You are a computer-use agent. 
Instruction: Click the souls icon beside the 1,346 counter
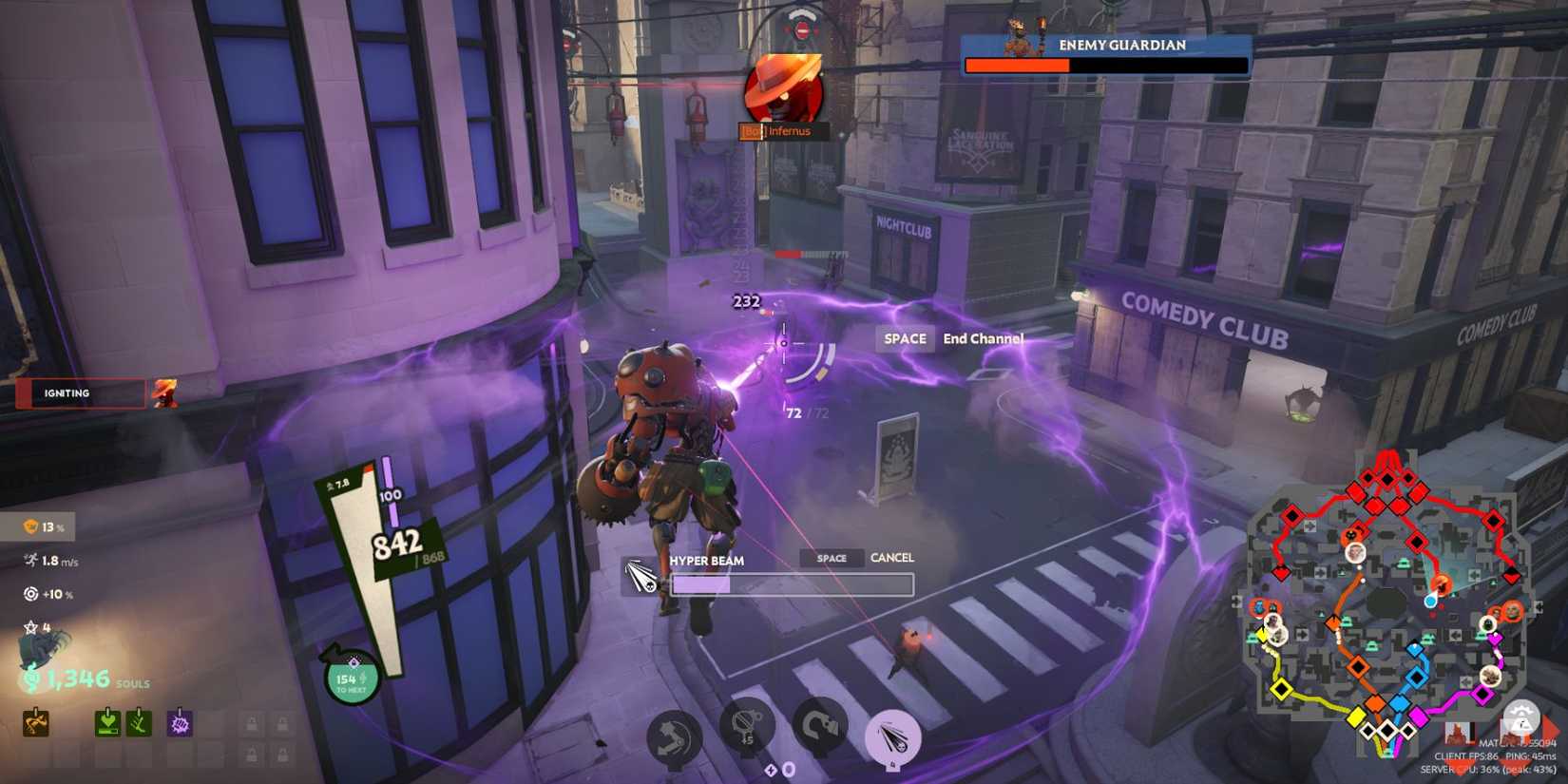pyautogui.click(x=30, y=680)
